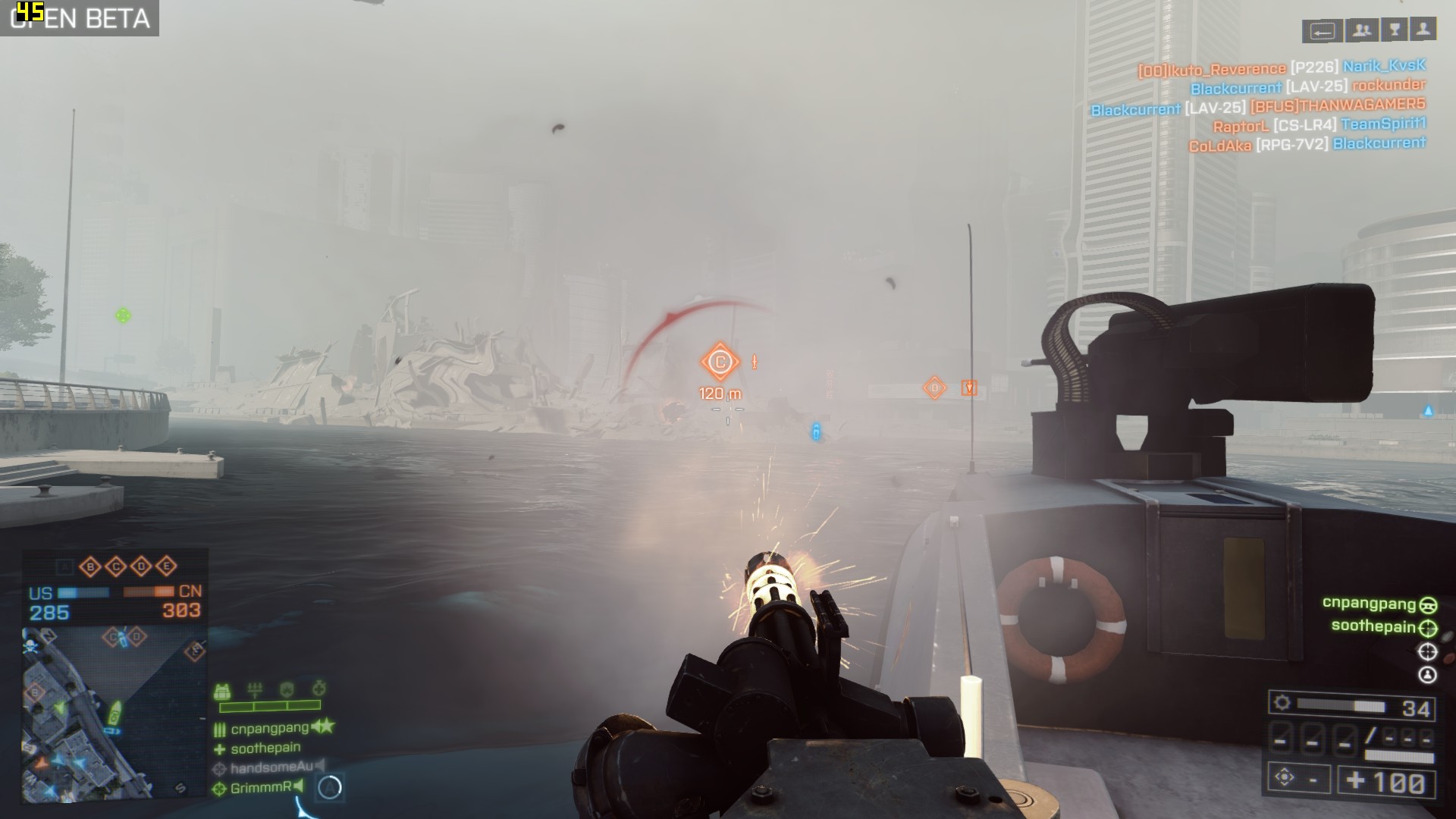Open the squad (two people) icon

[1362, 30]
